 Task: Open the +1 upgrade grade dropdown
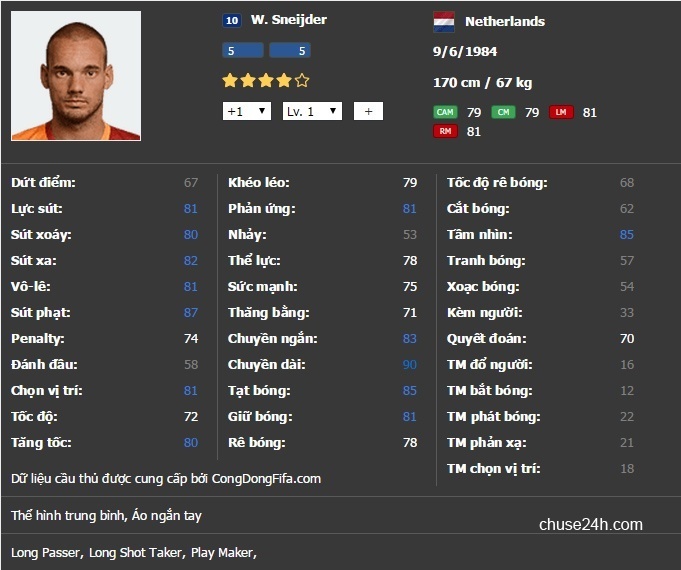coord(246,111)
